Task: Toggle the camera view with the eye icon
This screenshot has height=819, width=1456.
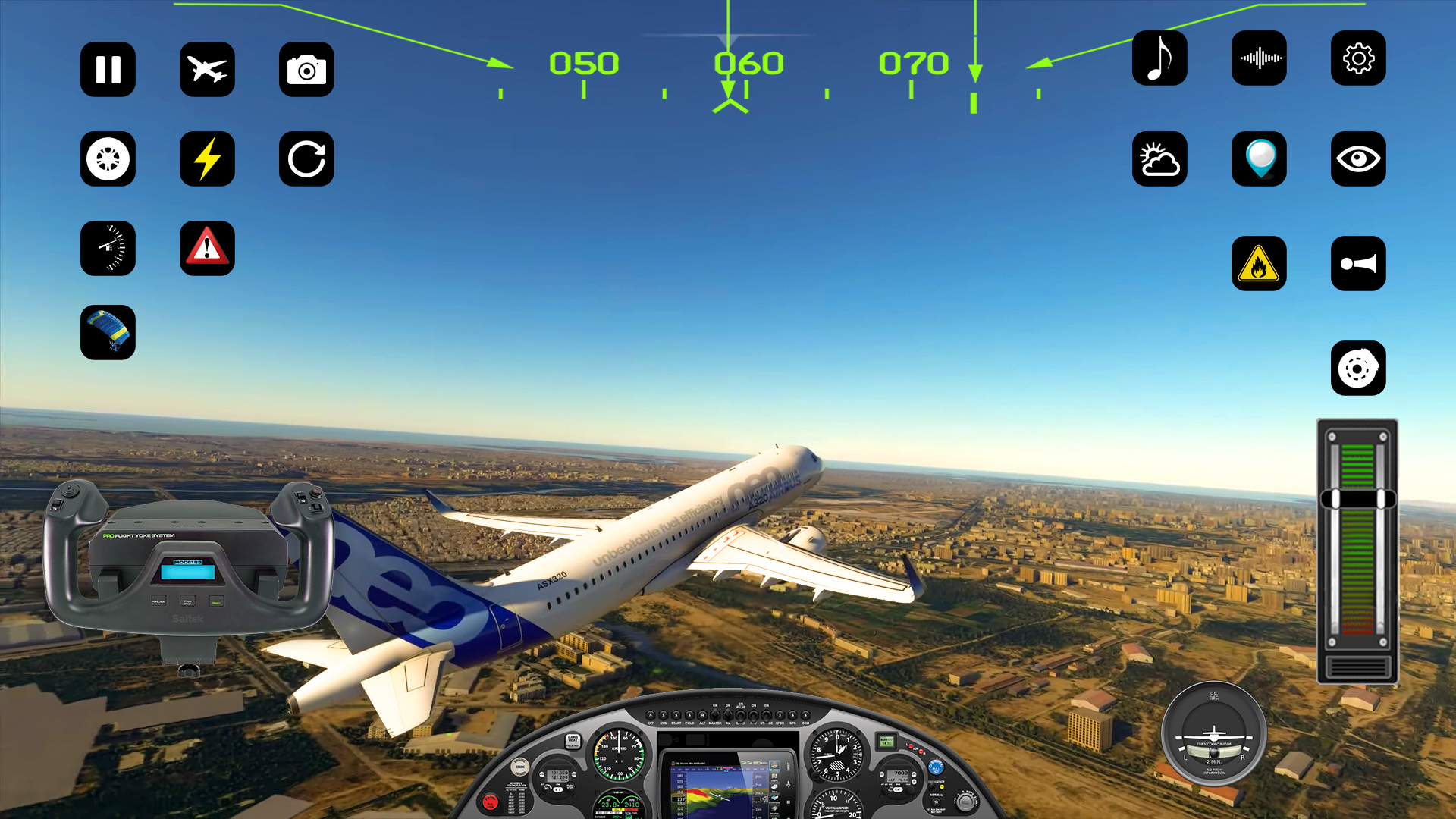Action: click(1358, 159)
